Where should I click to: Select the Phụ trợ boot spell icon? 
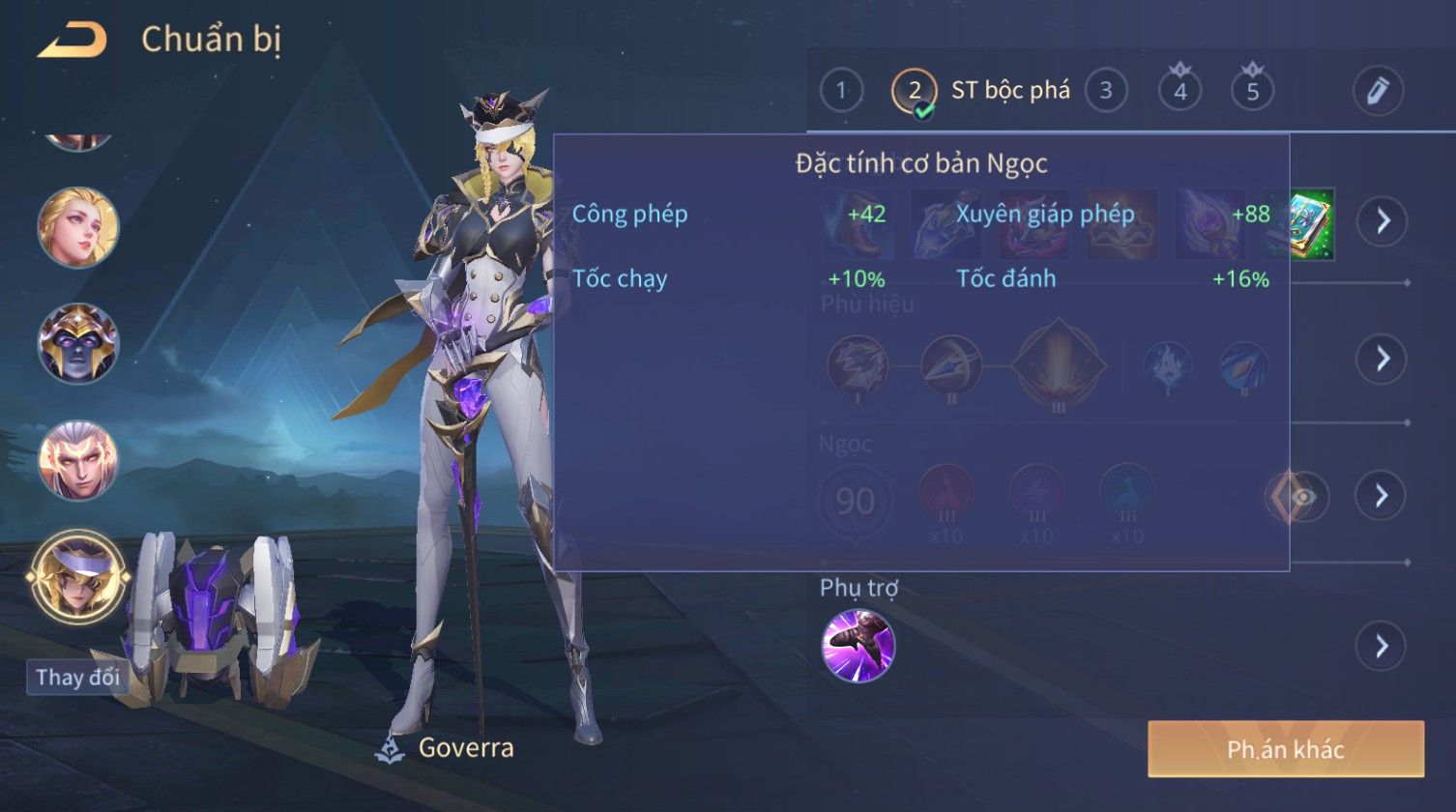[858, 646]
